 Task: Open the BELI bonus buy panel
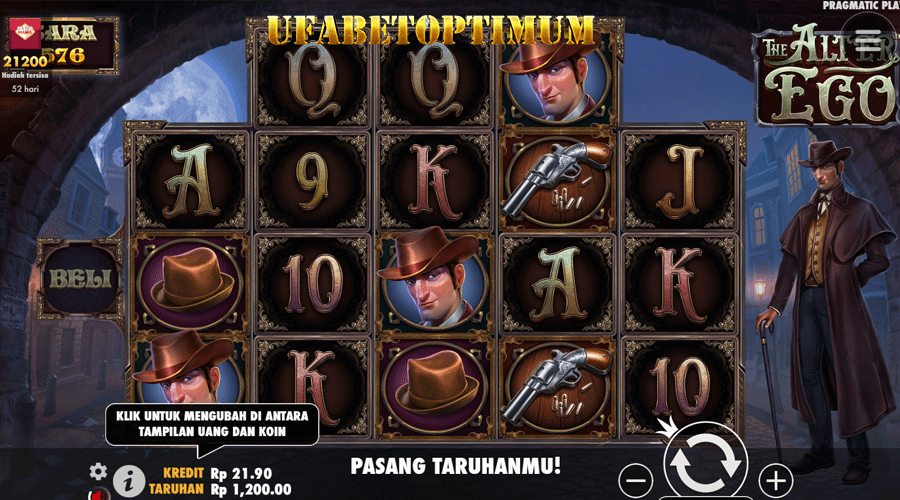(x=76, y=278)
